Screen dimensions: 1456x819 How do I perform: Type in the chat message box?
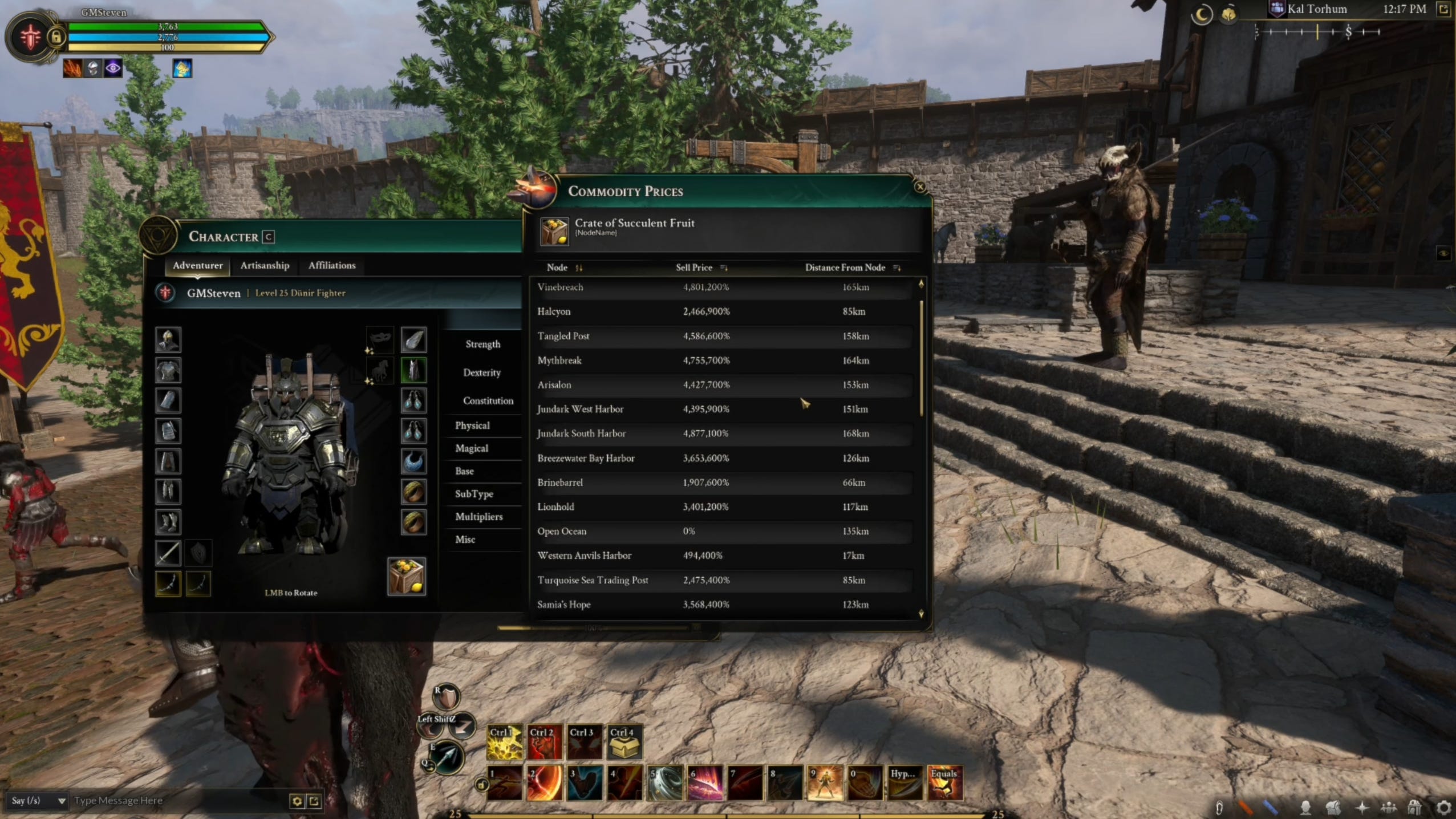[177, 801]
